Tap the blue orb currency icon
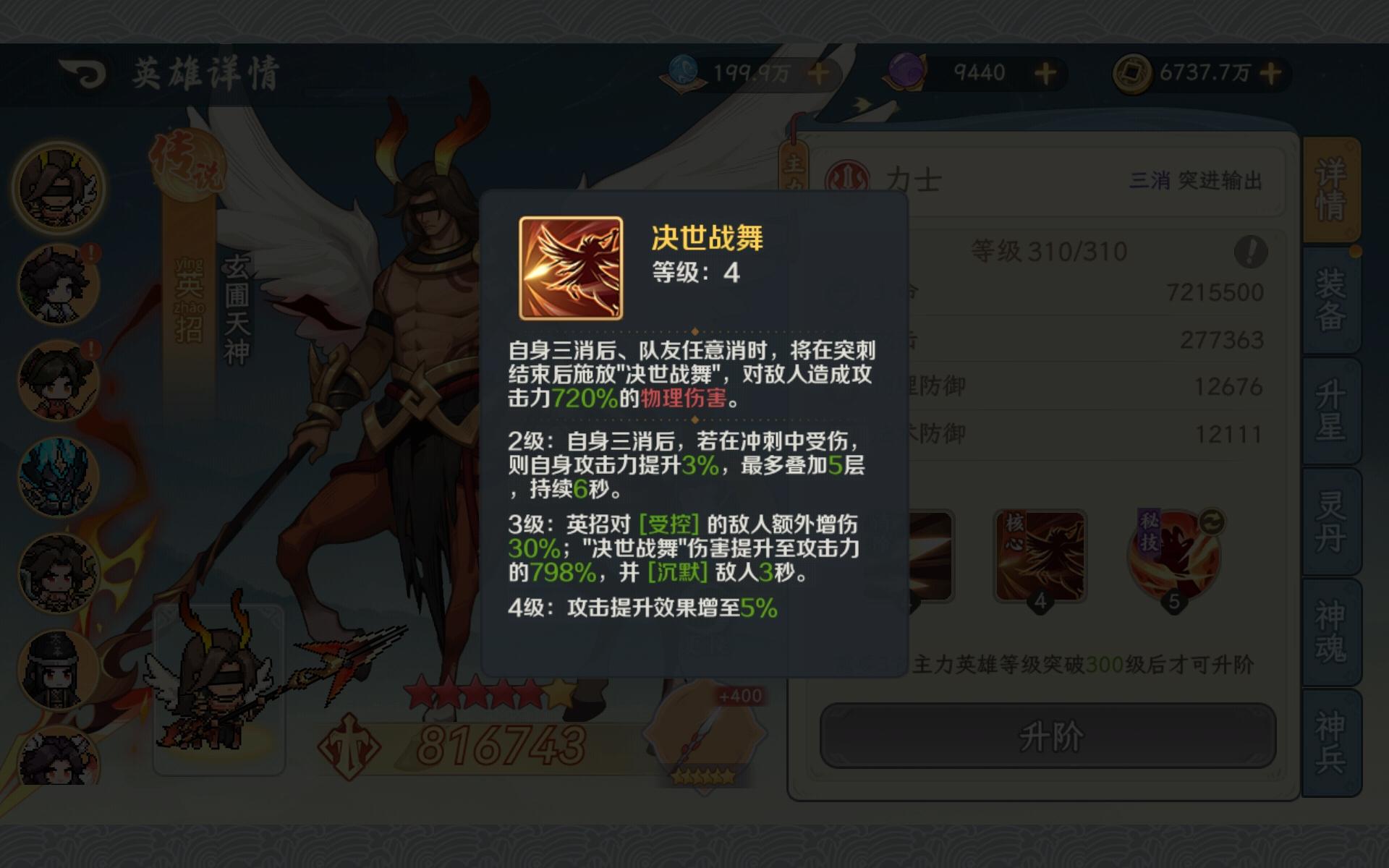This screenshot has width=1389, height=868. [x=684, y=72]
